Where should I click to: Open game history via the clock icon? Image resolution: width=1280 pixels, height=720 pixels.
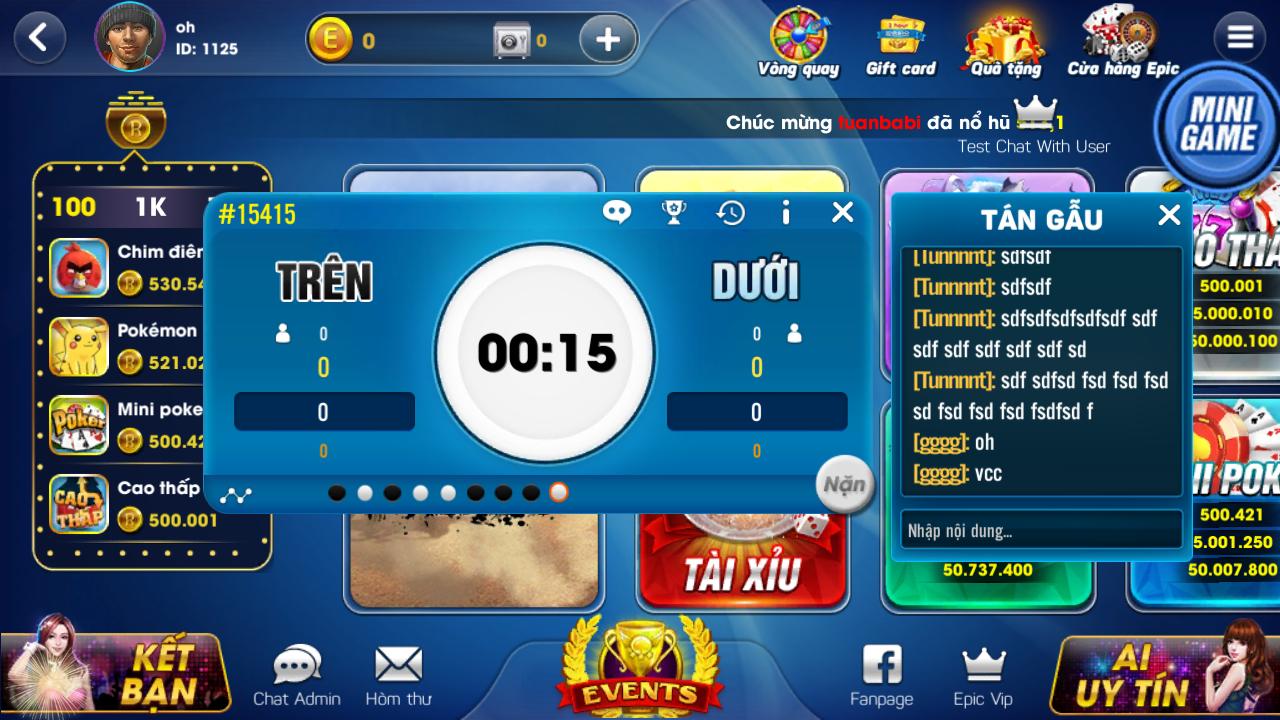pyautogui.click(x=729, y=212)
